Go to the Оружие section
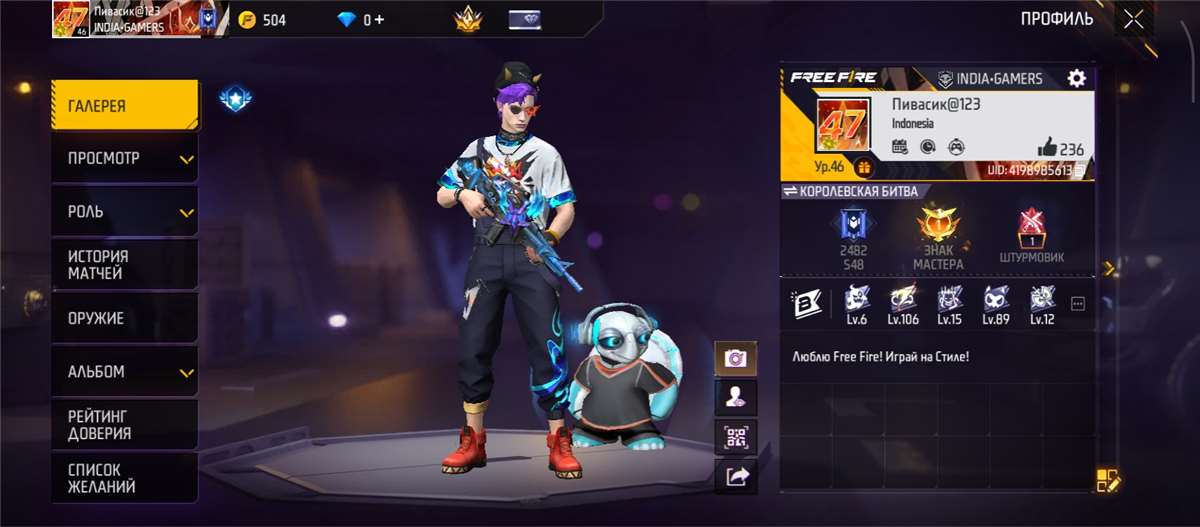Image resolution: width=1200 pixels, height=527 pixels. 125,318
